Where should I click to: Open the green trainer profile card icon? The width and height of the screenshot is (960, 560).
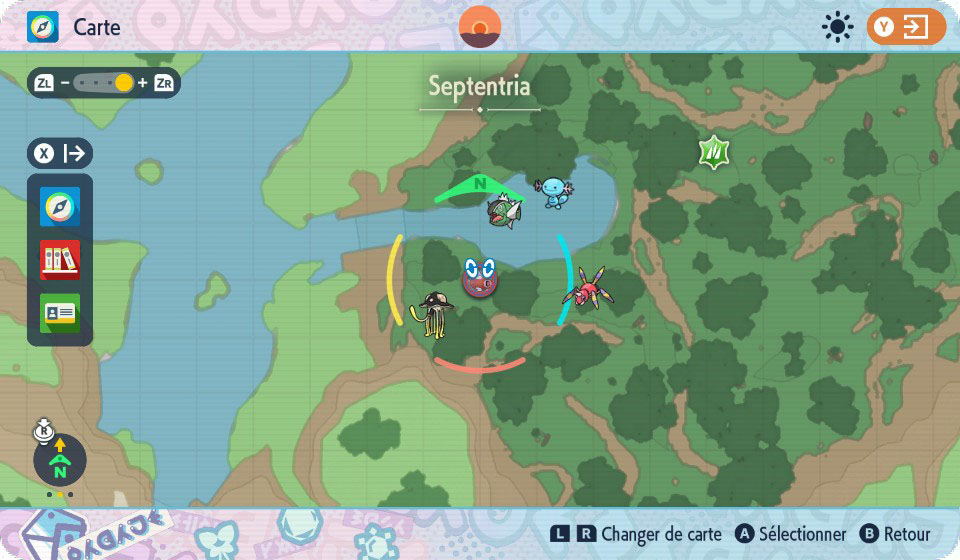pos(60,313)
